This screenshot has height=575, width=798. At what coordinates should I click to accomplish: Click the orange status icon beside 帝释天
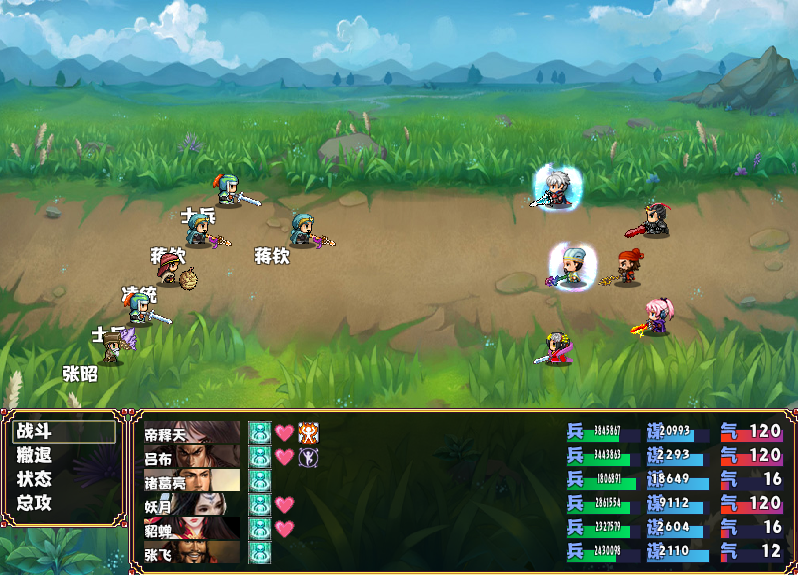coord(308,433)
